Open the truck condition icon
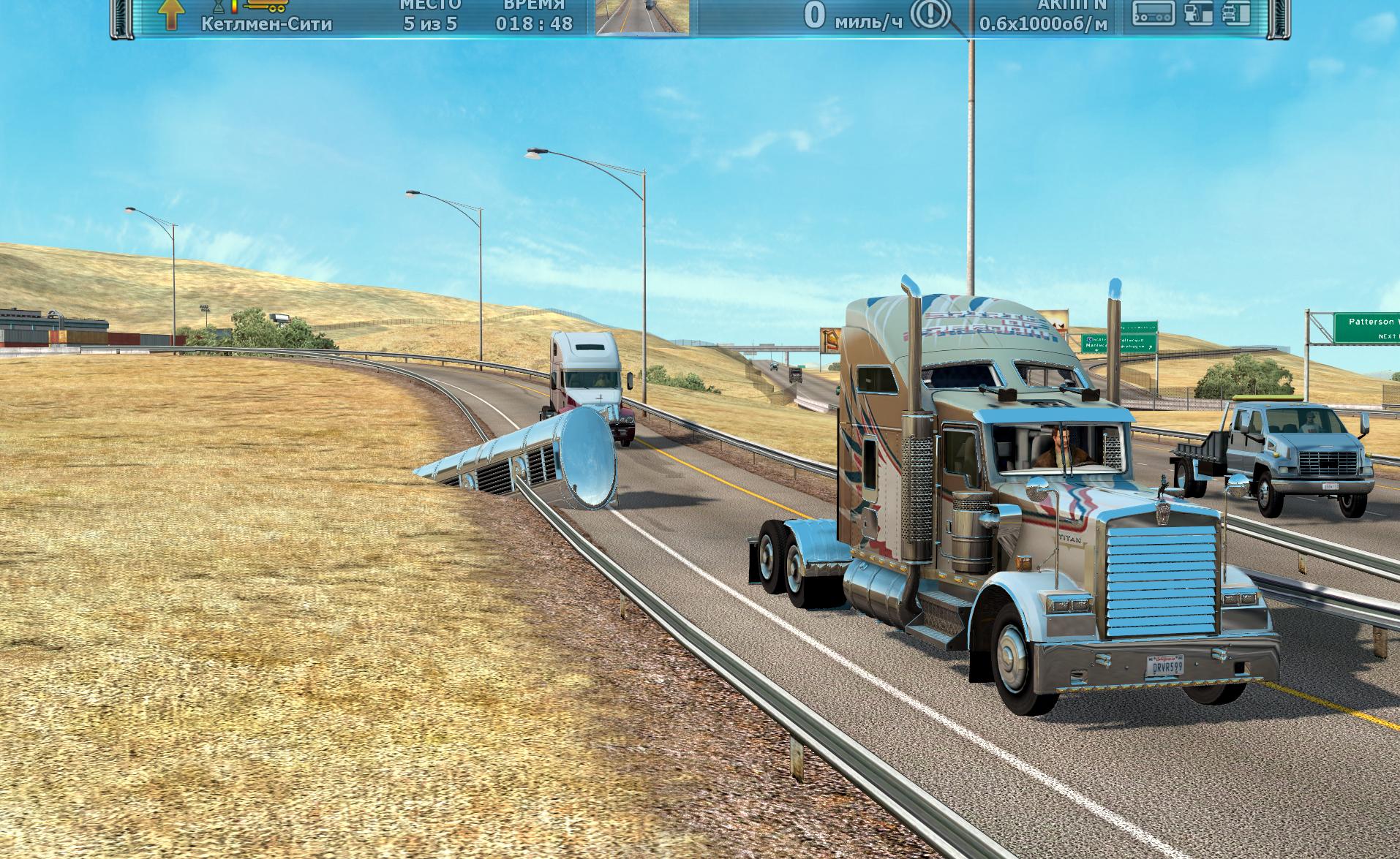 (x=1236, y=13)
